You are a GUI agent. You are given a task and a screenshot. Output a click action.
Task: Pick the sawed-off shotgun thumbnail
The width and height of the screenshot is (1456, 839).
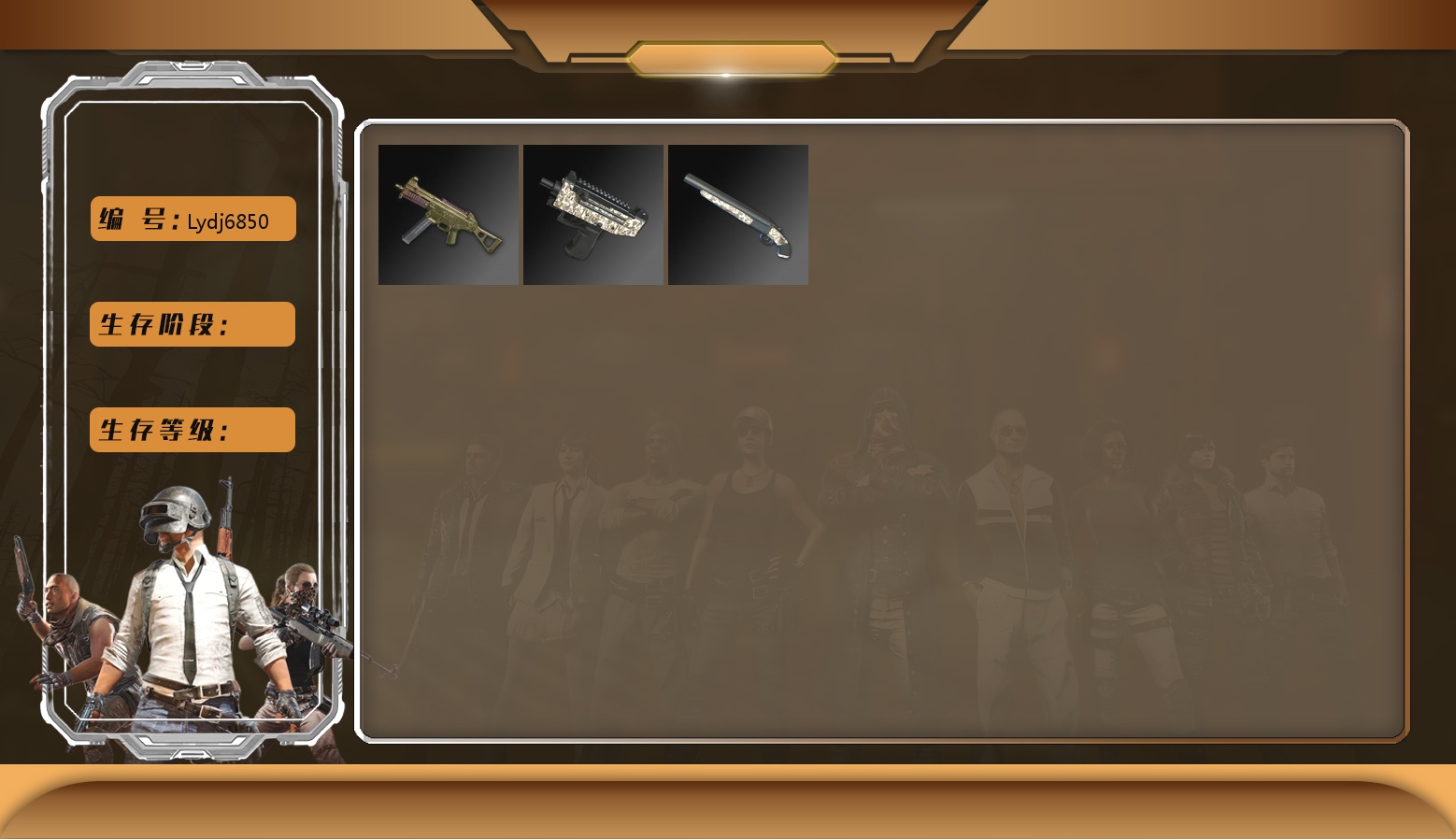tap(738, 215)
